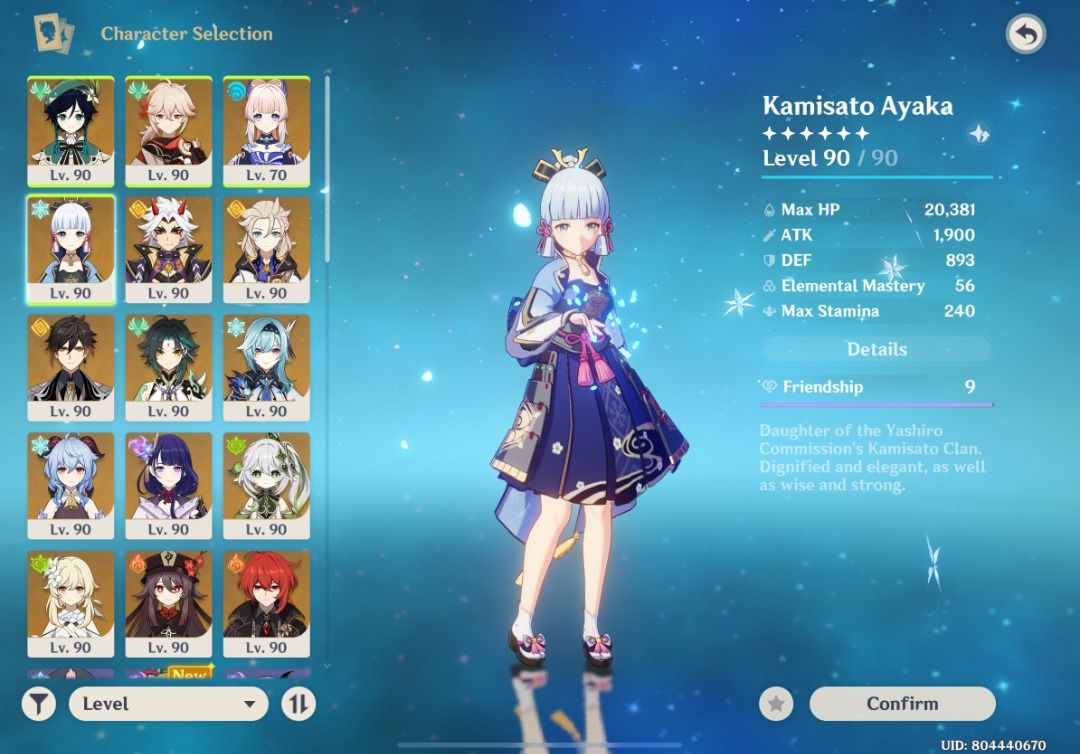
Task: Select Zhongli's character tile
Action: tap(70, 367)
